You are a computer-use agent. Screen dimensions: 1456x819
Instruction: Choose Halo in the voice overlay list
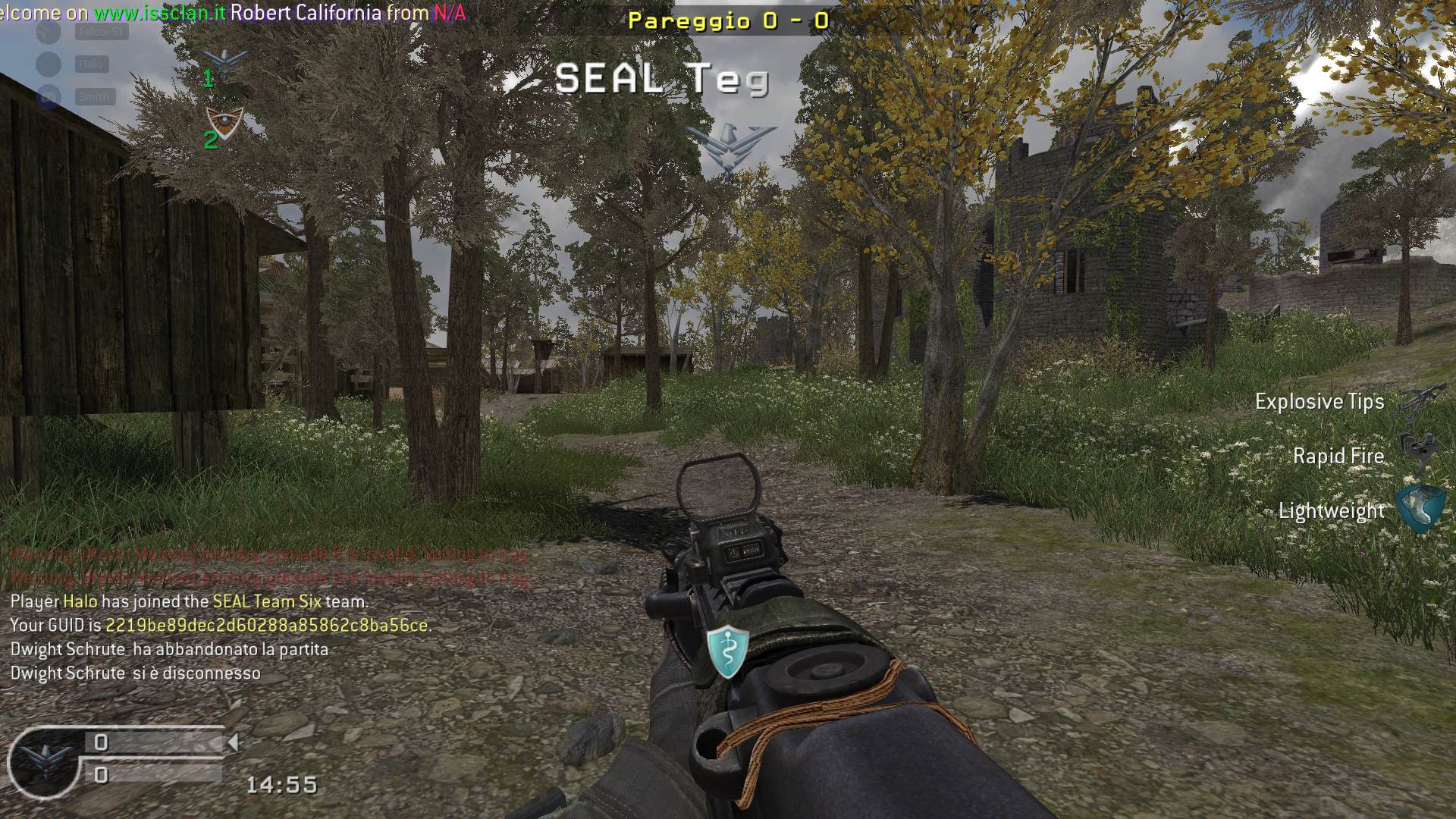click(x=92, y=64)
